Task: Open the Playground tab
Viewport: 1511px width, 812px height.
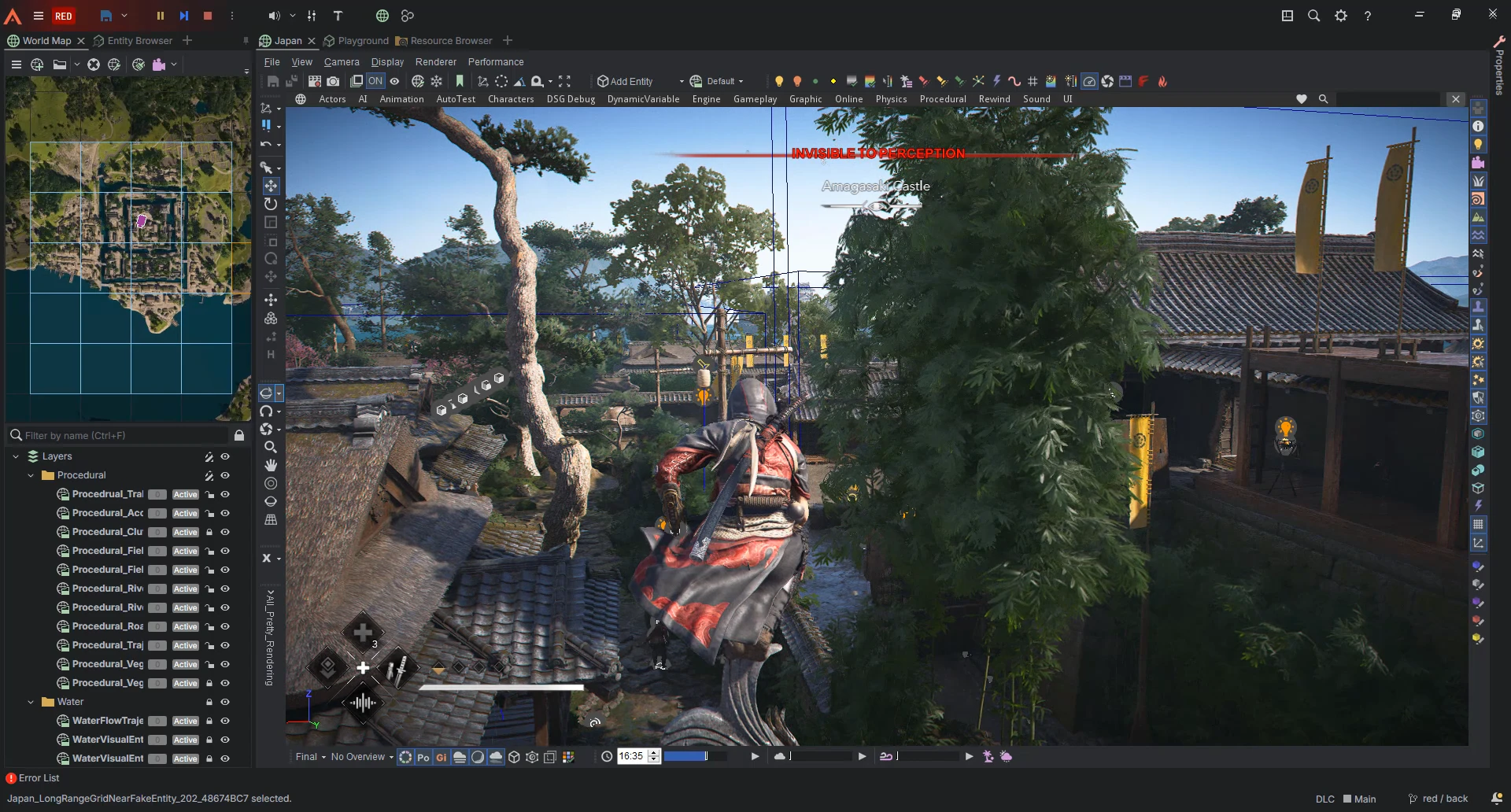Action: point(363,41)
